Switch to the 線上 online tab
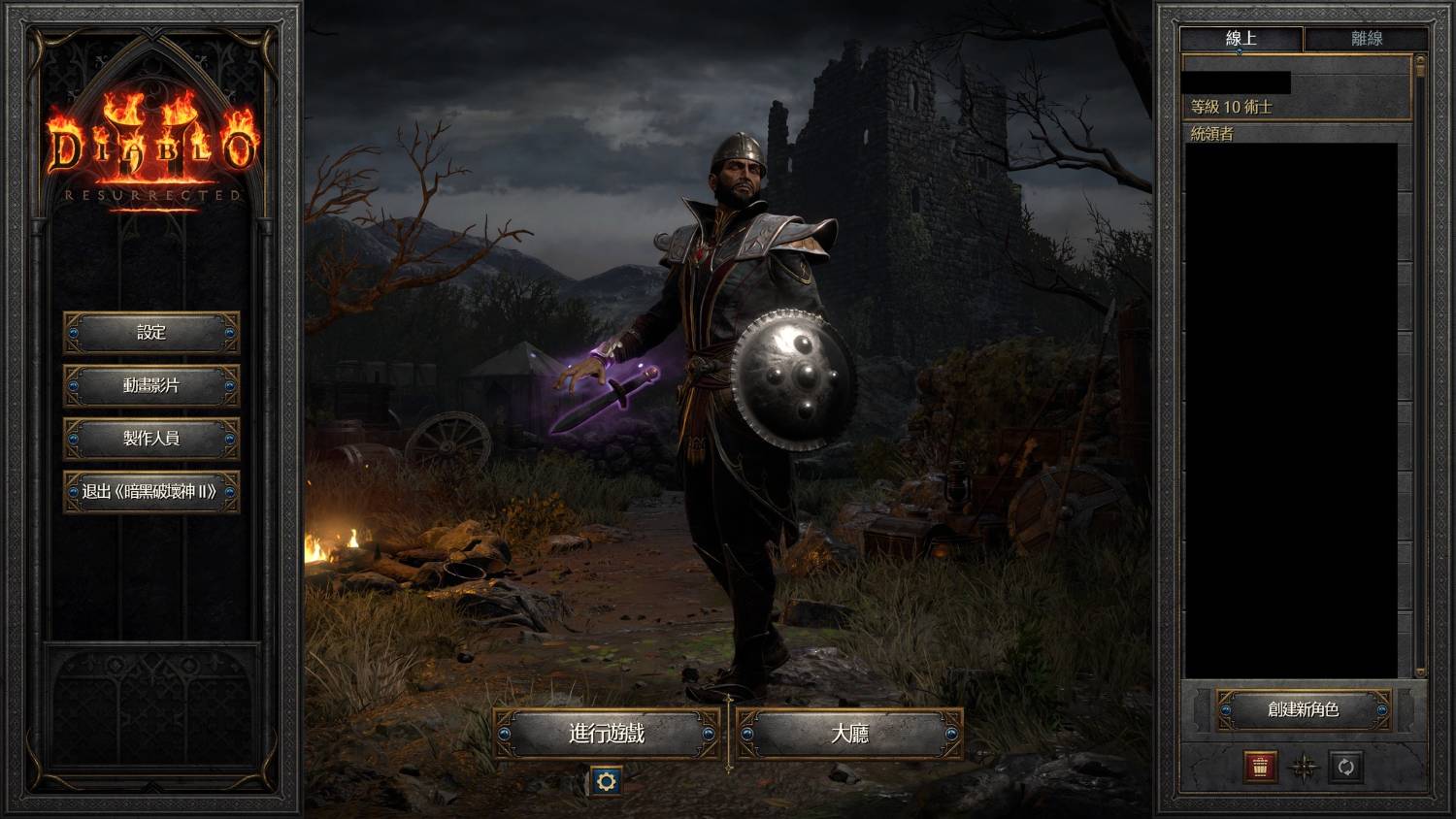Screen dimensions: 1456x819 [x=1241, y=39]
